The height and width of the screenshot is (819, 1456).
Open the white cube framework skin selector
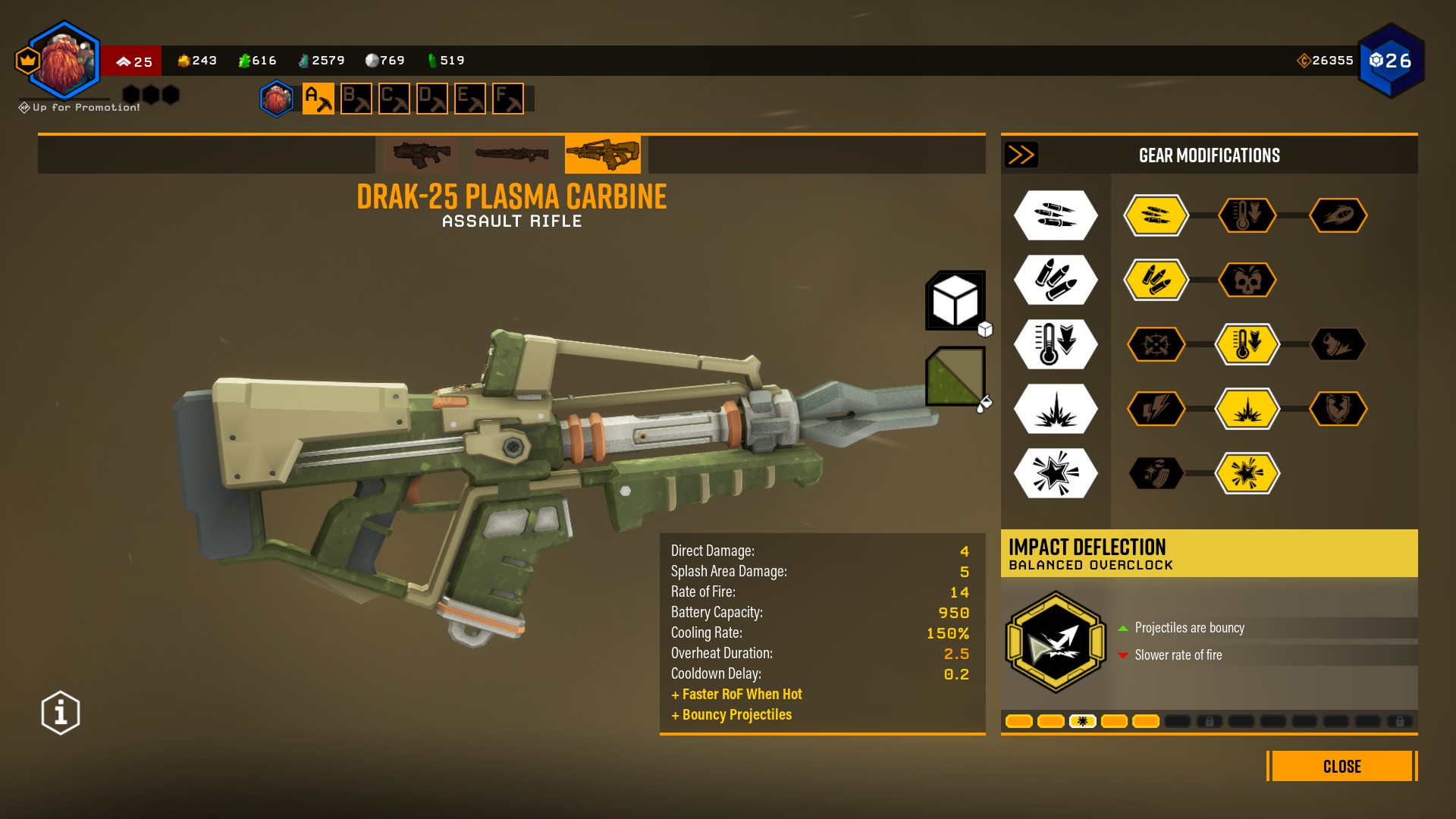[x=955, y=301]
